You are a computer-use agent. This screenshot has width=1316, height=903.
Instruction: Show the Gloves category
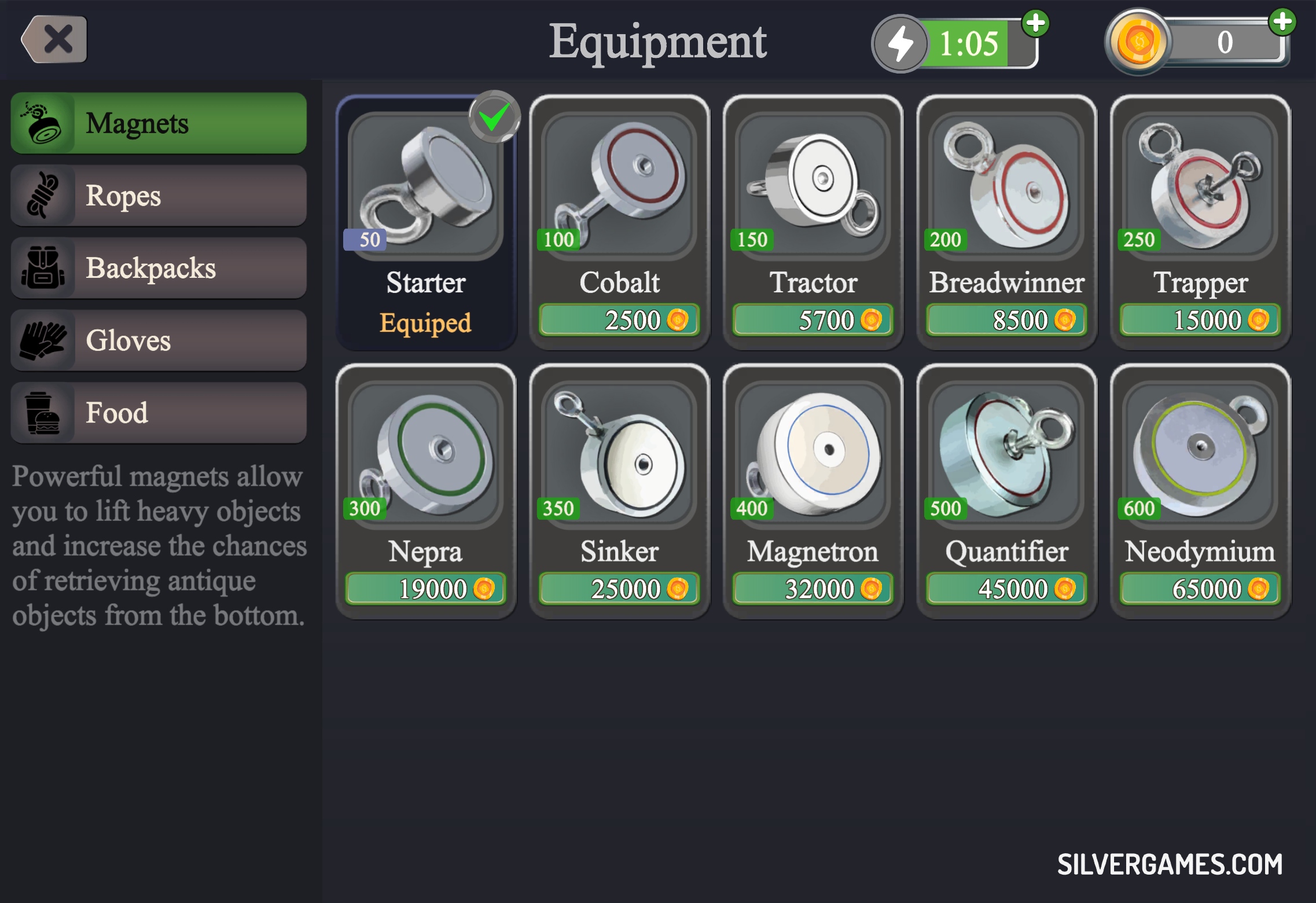(158, 340)
